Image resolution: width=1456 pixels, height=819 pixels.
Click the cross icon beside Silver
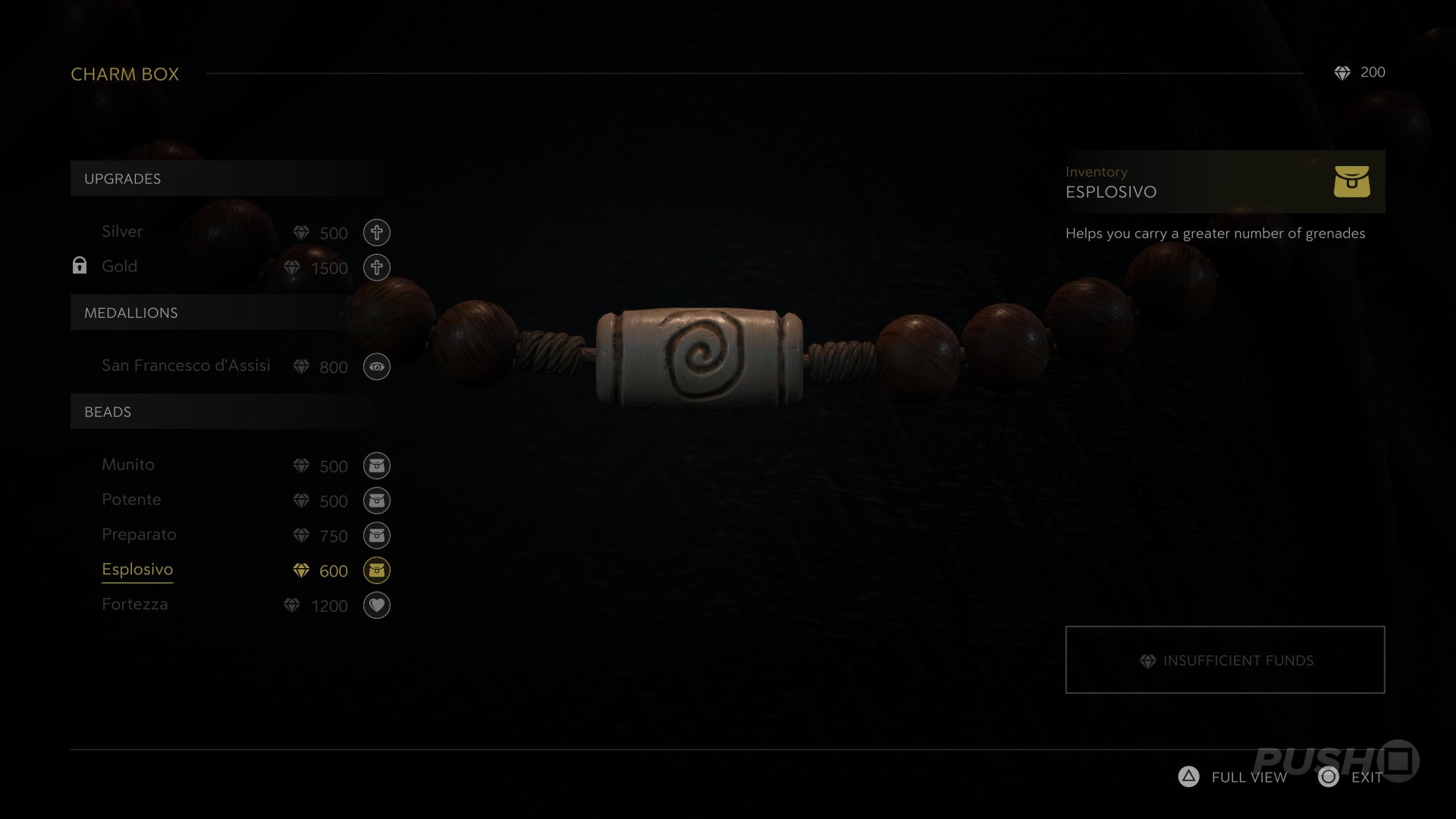[376, 233]
